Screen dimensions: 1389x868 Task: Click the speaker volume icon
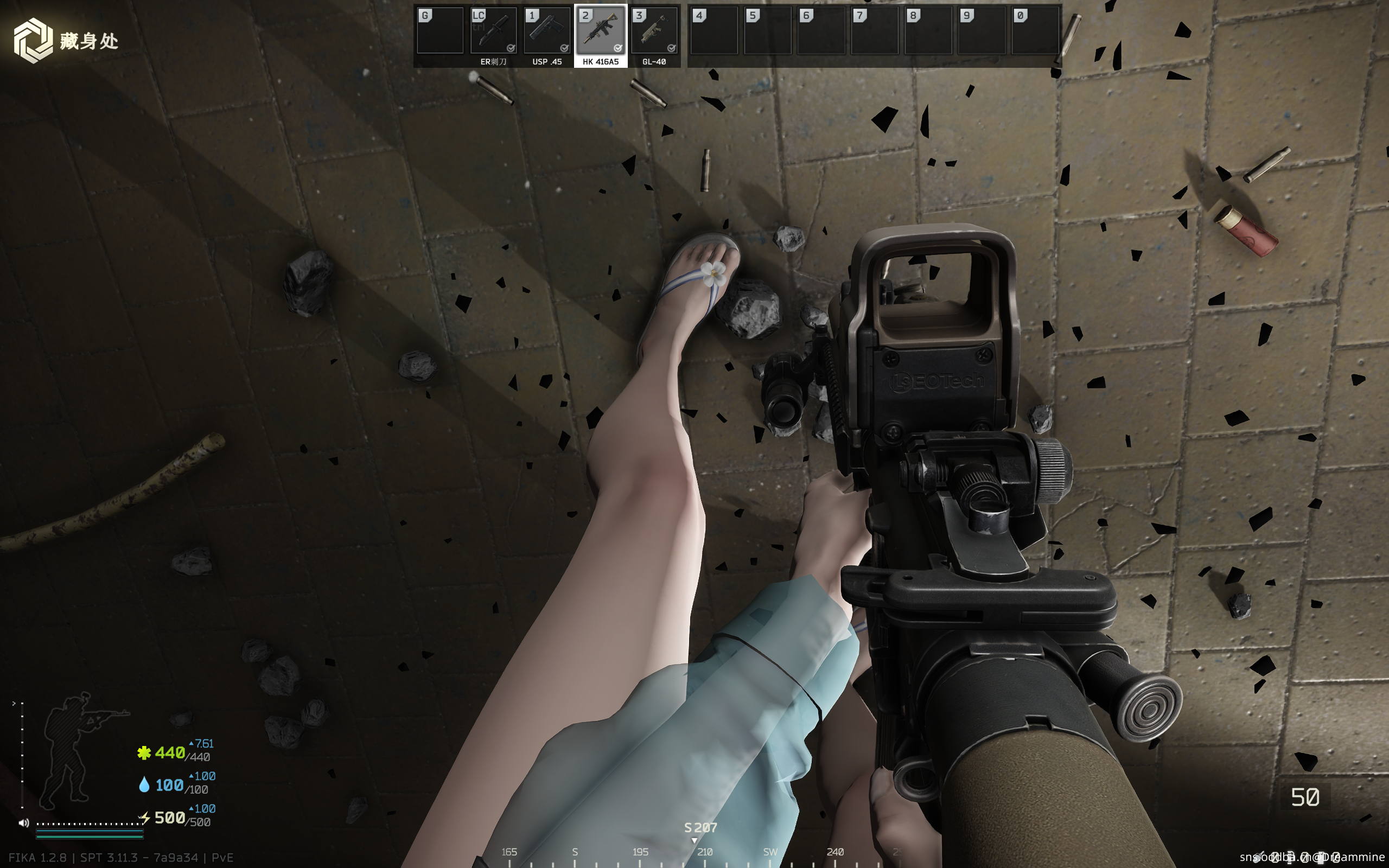point(23,822)
